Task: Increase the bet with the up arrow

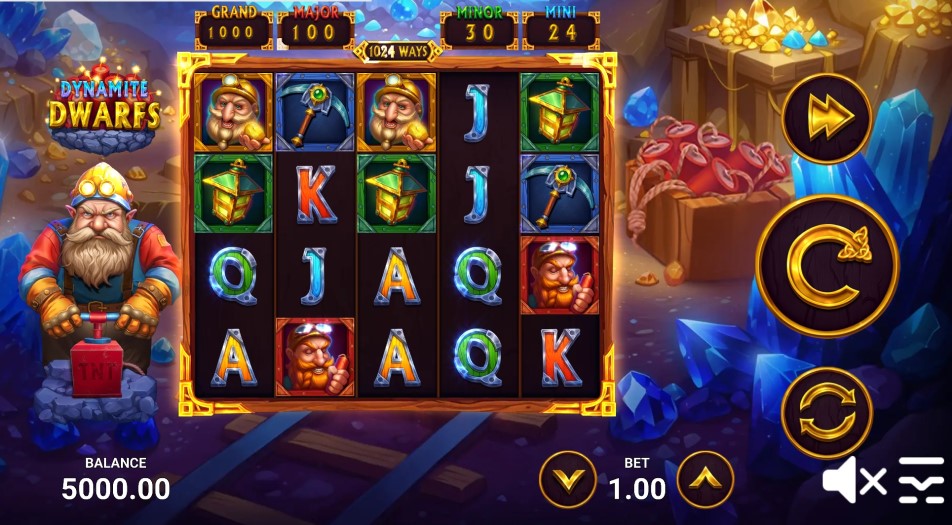Action: pos(705,480)
